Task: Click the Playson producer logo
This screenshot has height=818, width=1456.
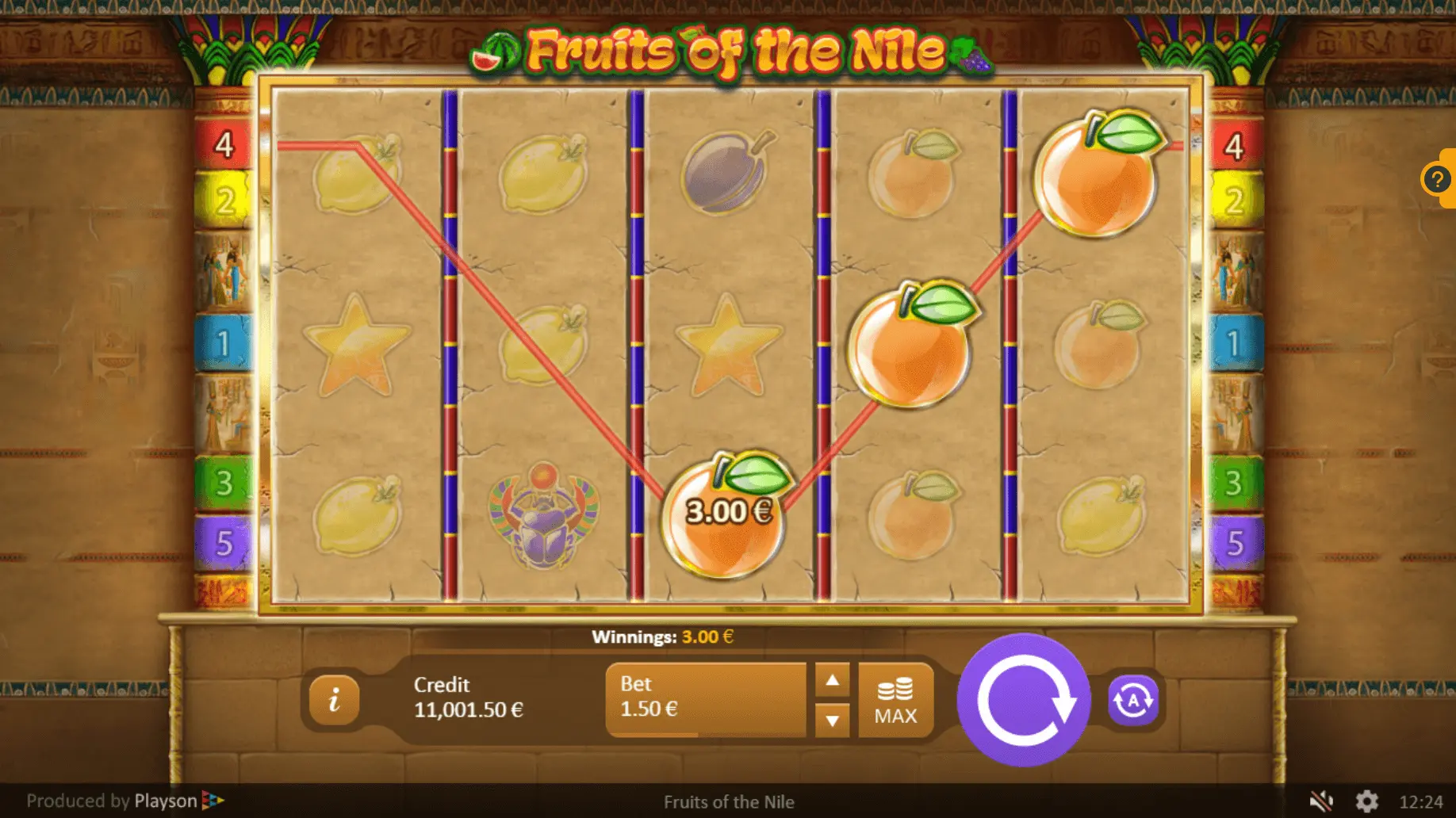Action: pos(179,801)
